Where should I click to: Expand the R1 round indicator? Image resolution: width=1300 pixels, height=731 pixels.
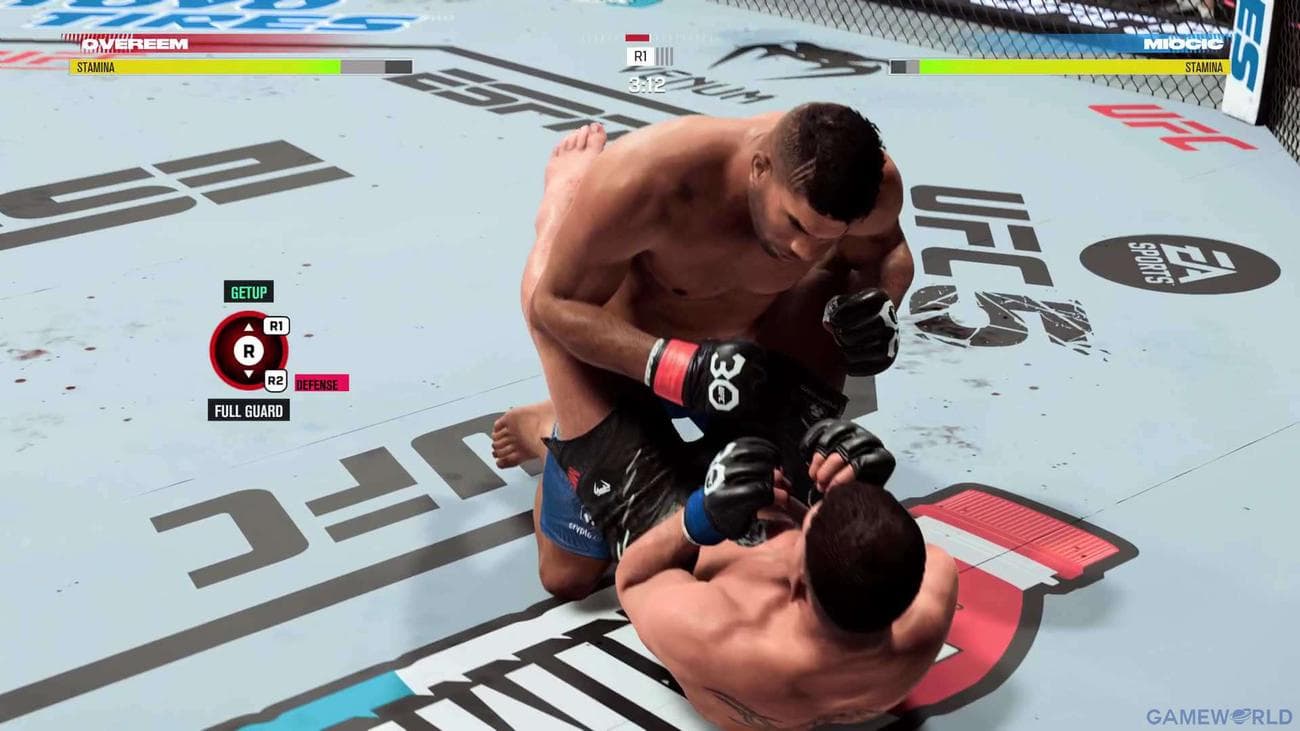click(641, 56)
